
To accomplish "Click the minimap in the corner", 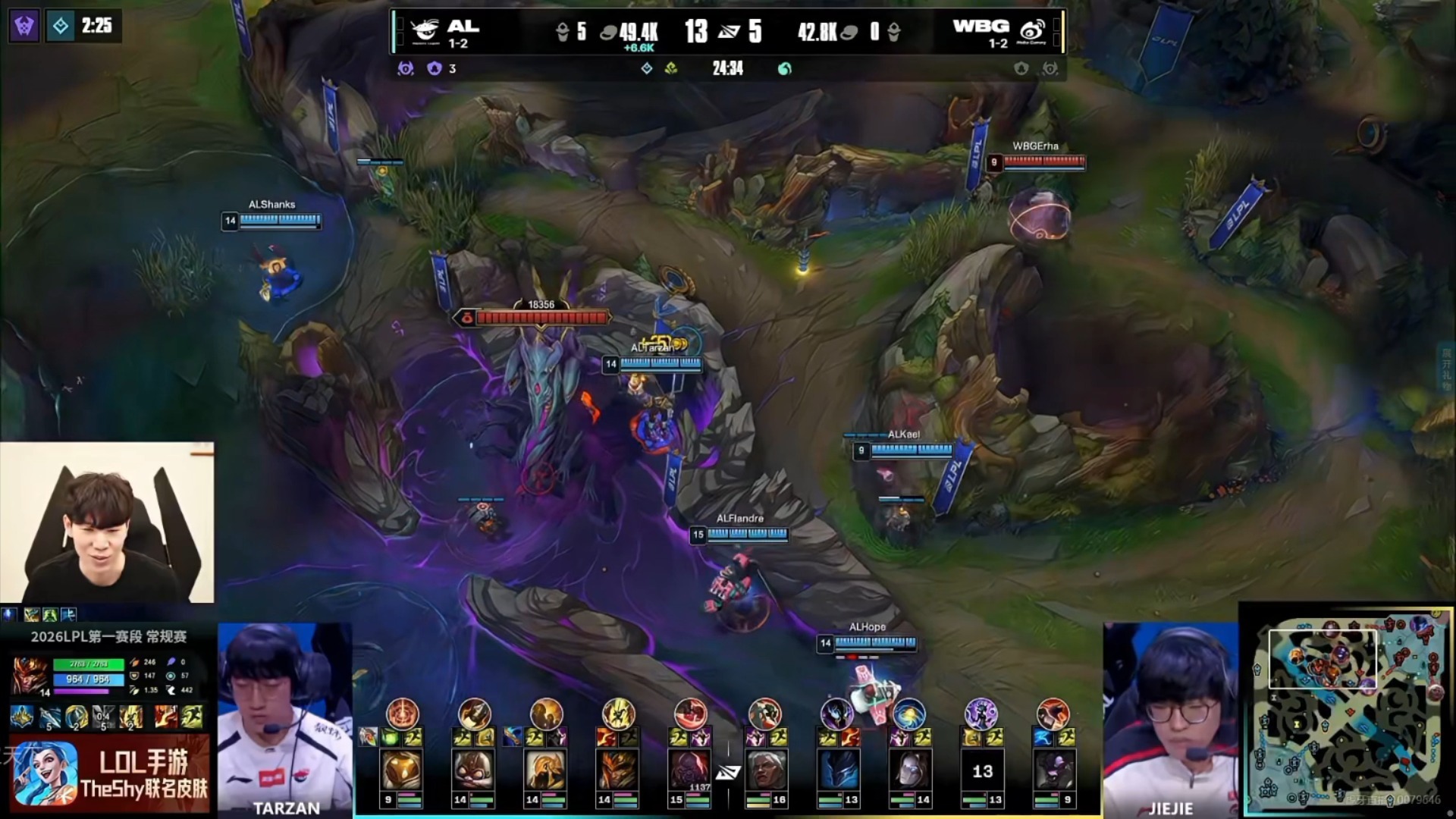I will click(x=1347, y=711).
